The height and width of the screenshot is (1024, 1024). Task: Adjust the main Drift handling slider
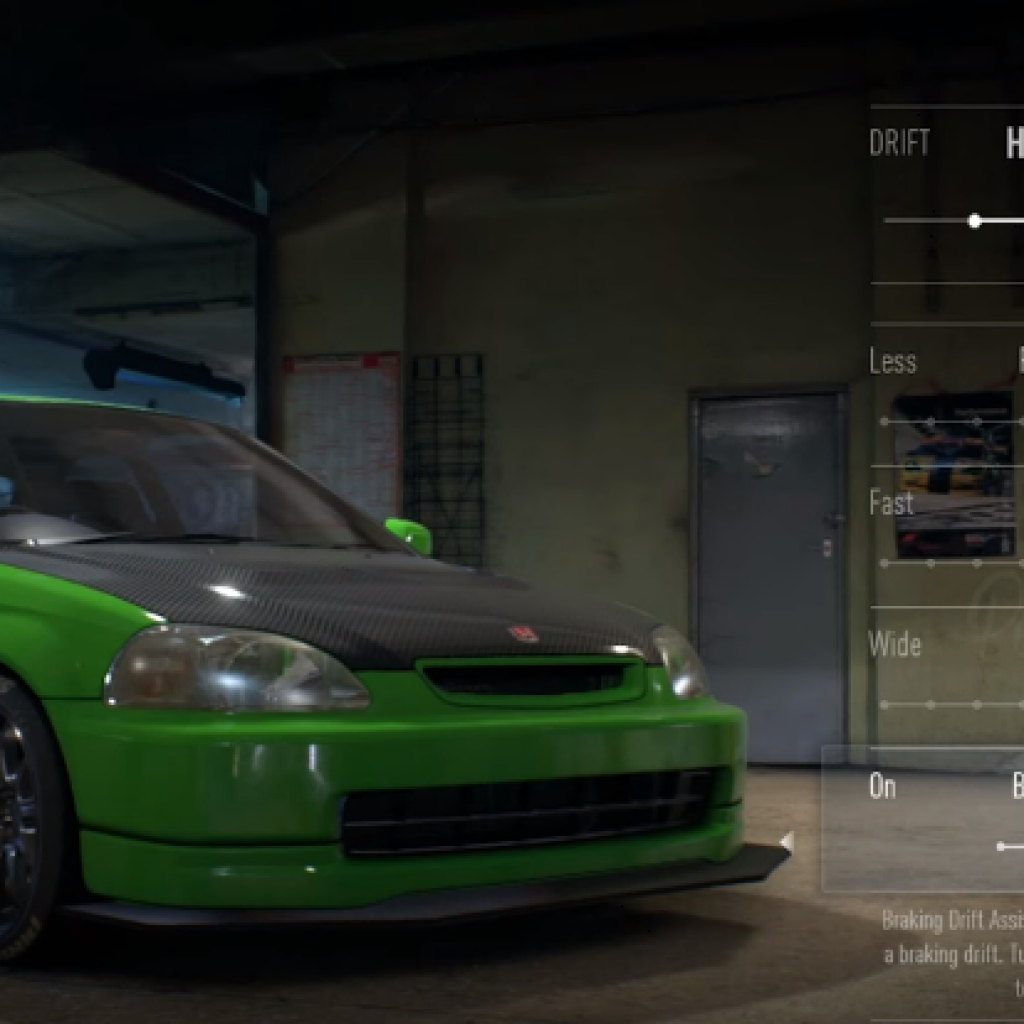coord(975,221)
